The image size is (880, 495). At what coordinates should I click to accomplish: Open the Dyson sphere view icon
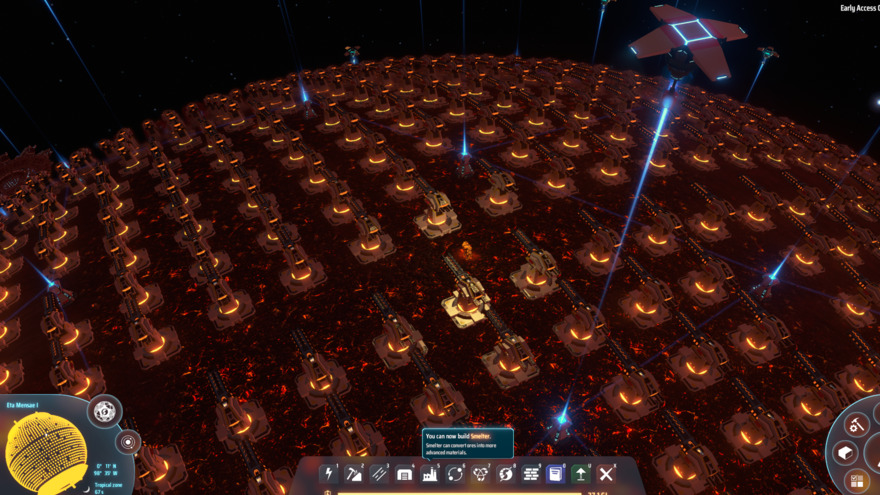(x=103, y=411)
